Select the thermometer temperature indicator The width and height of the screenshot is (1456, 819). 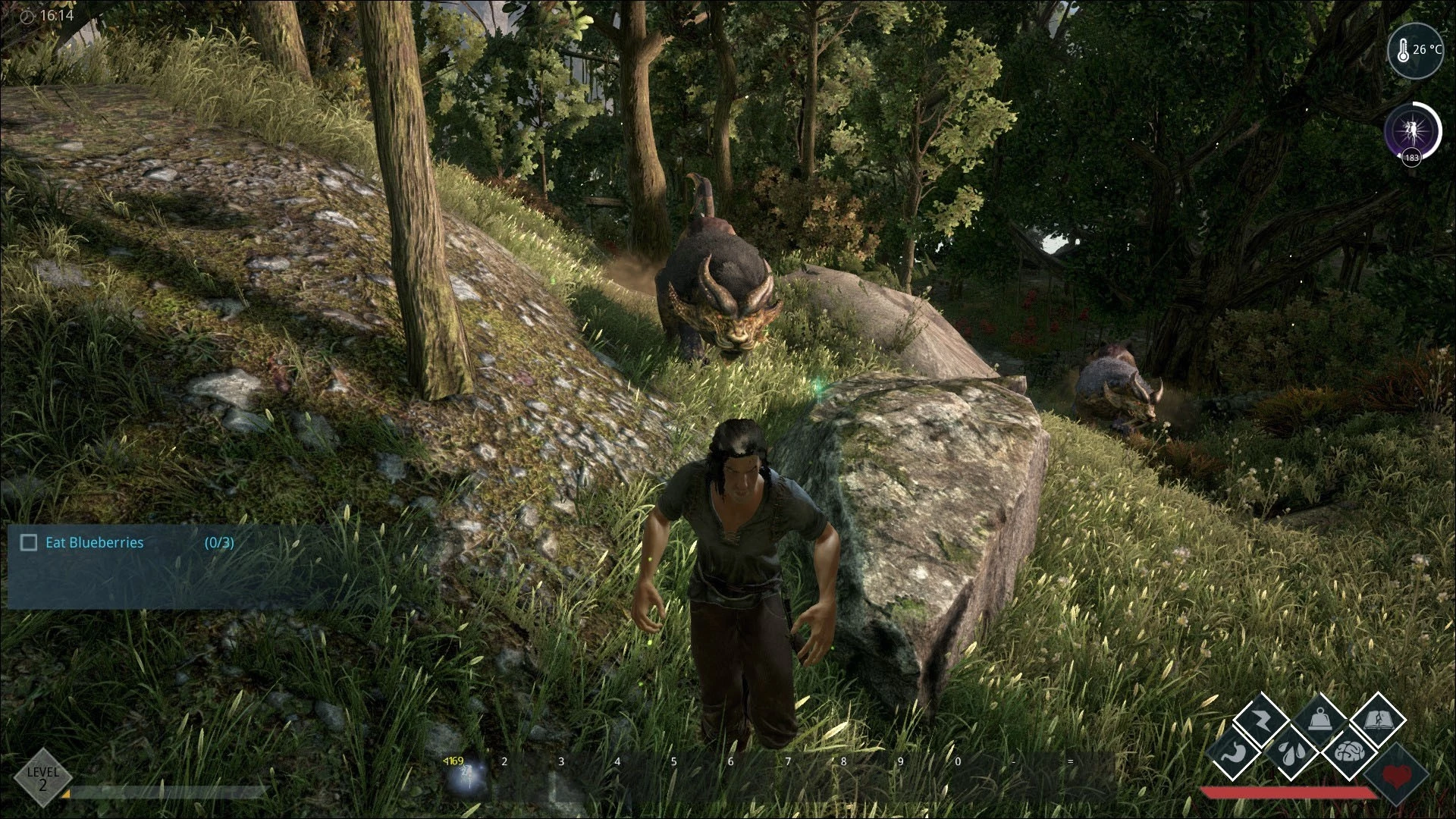point(1415,50)
